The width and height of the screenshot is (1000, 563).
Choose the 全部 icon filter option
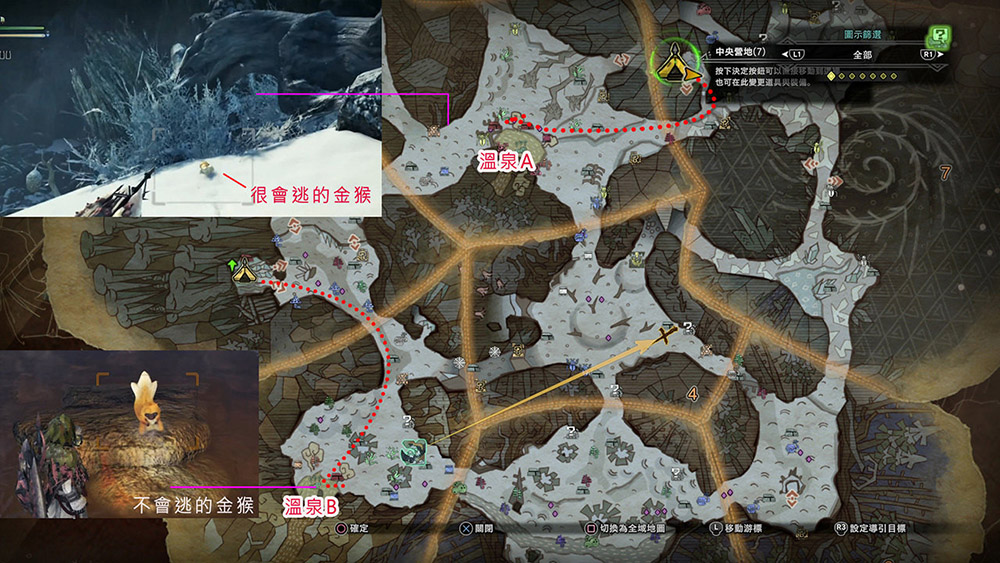tap(862, 55)
